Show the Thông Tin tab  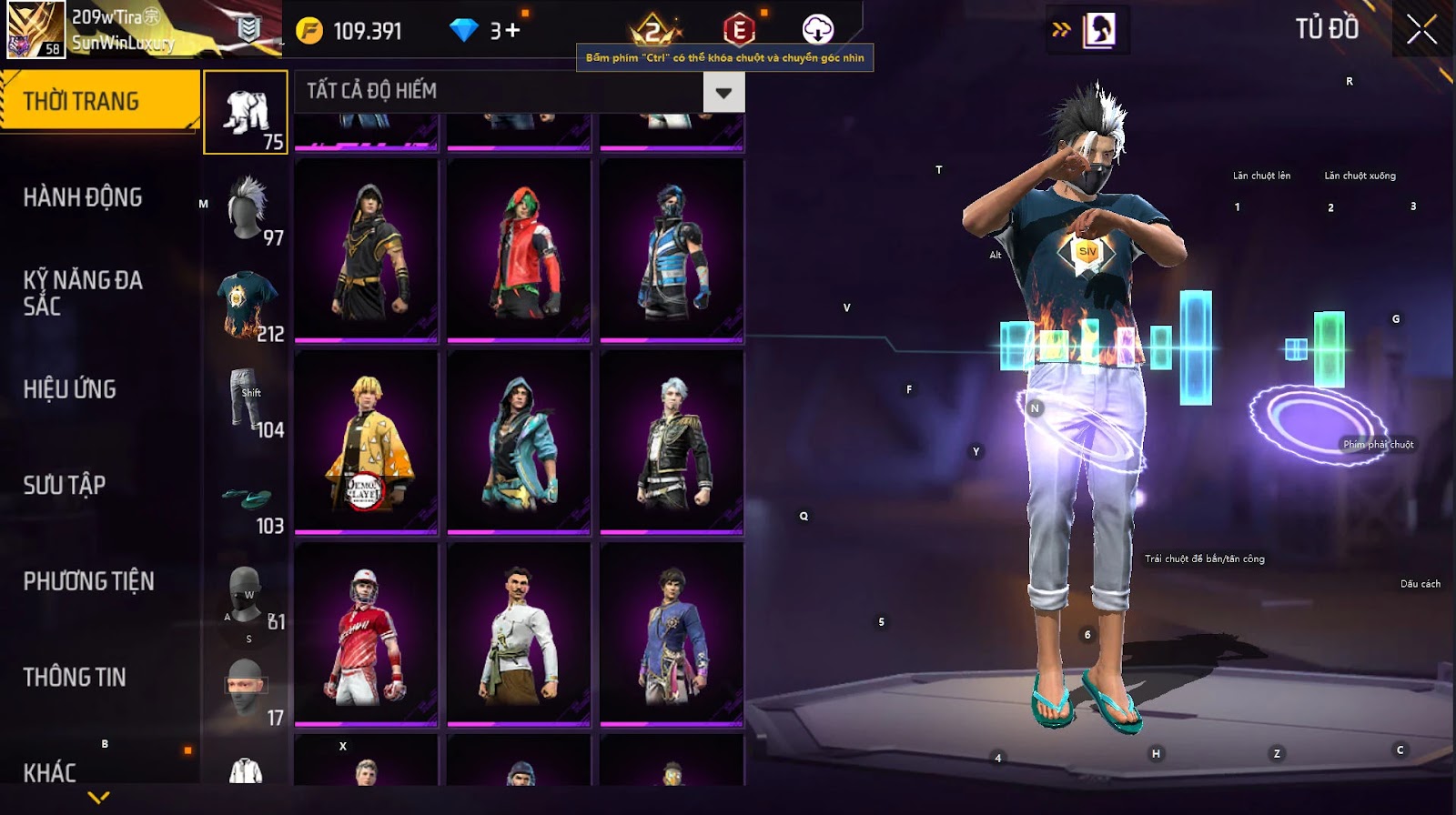[x=75, y=677]
